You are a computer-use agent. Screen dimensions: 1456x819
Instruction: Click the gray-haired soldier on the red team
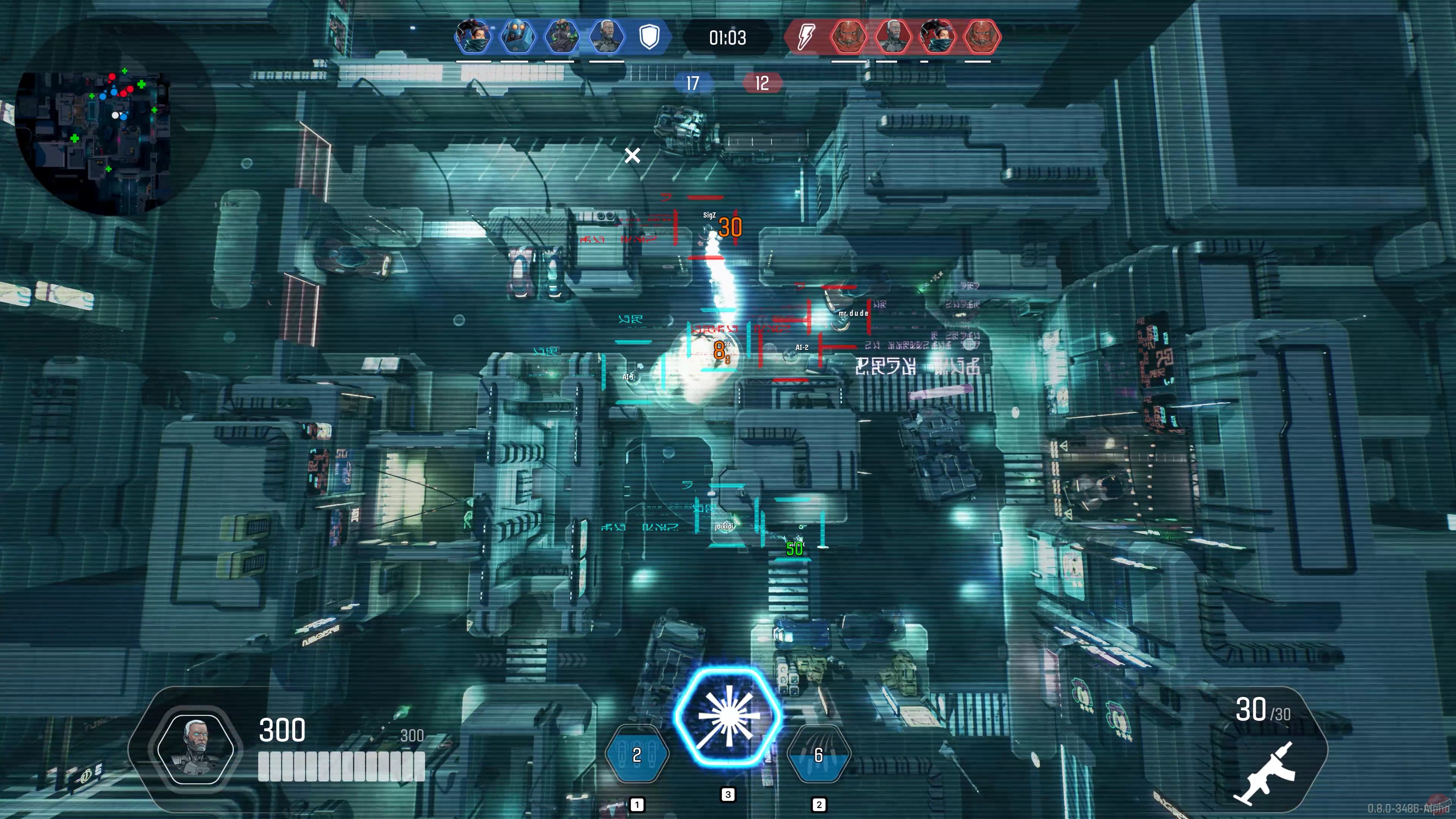point(894,36)
